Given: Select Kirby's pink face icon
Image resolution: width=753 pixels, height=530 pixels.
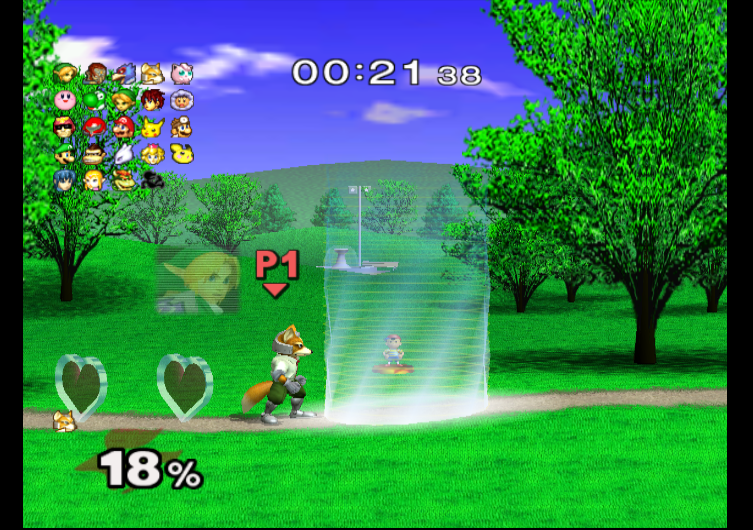Looking at the screenshot, I should (x=66, y=100).
